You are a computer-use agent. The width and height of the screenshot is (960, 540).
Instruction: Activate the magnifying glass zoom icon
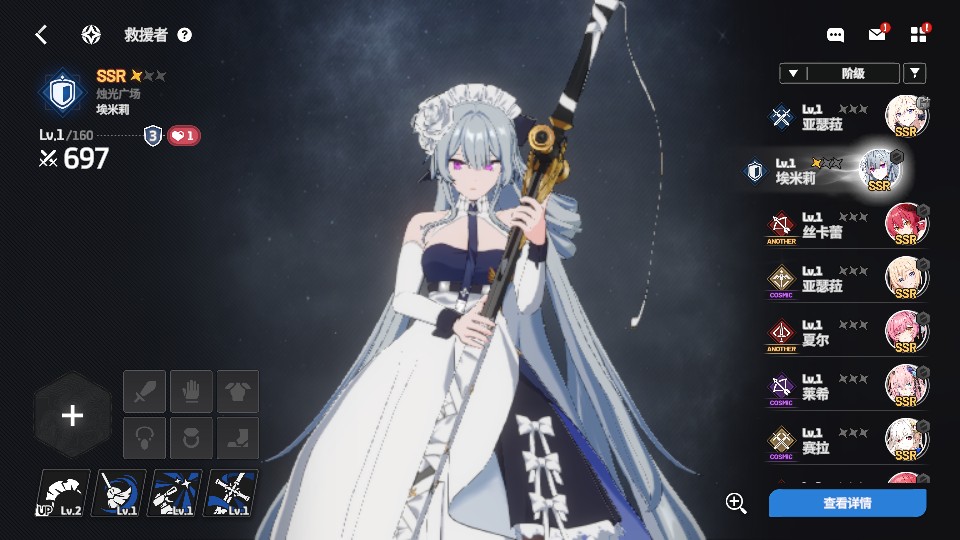737,503
